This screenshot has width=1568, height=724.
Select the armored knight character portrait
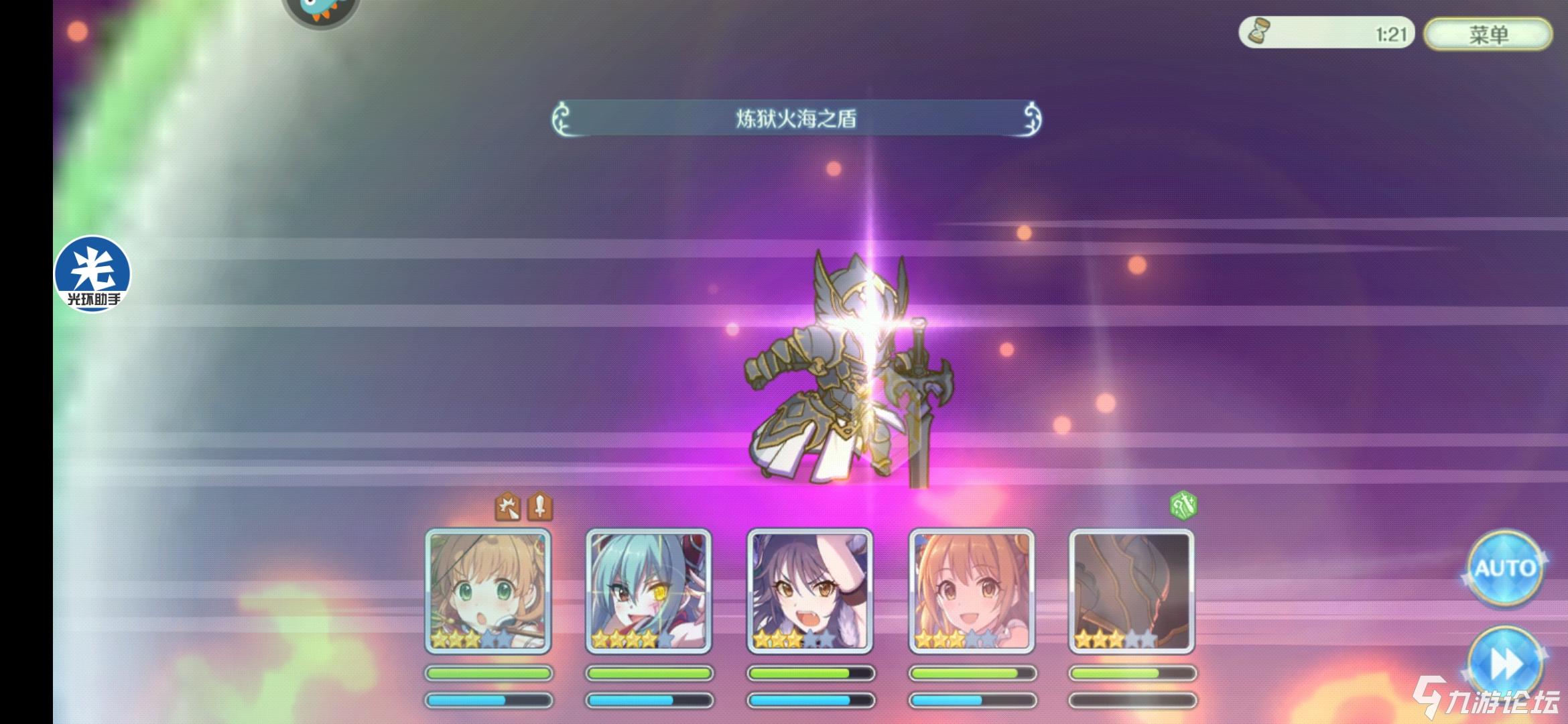(1132, 591)
